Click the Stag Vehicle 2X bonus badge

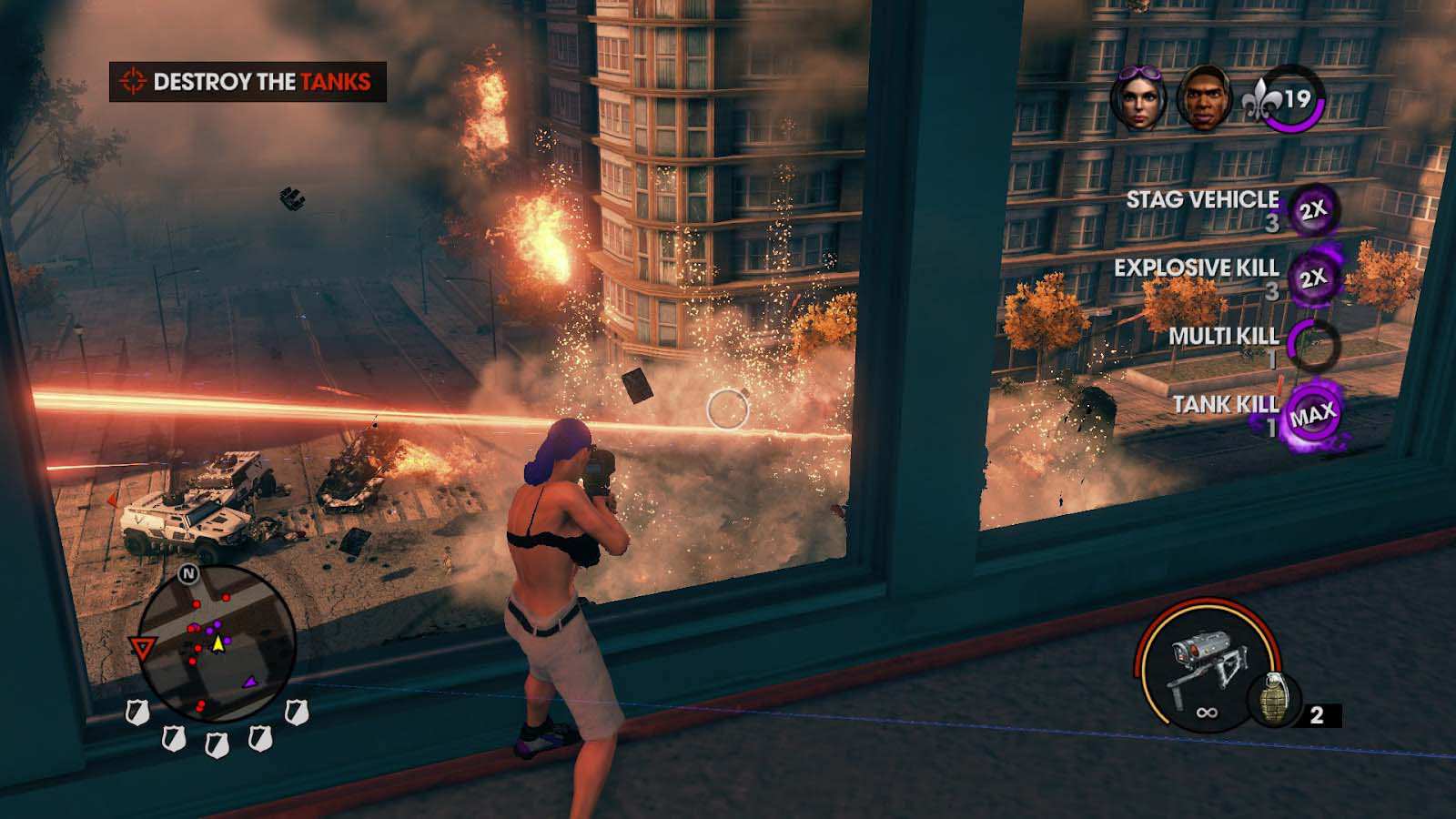tap(1312, 210)
